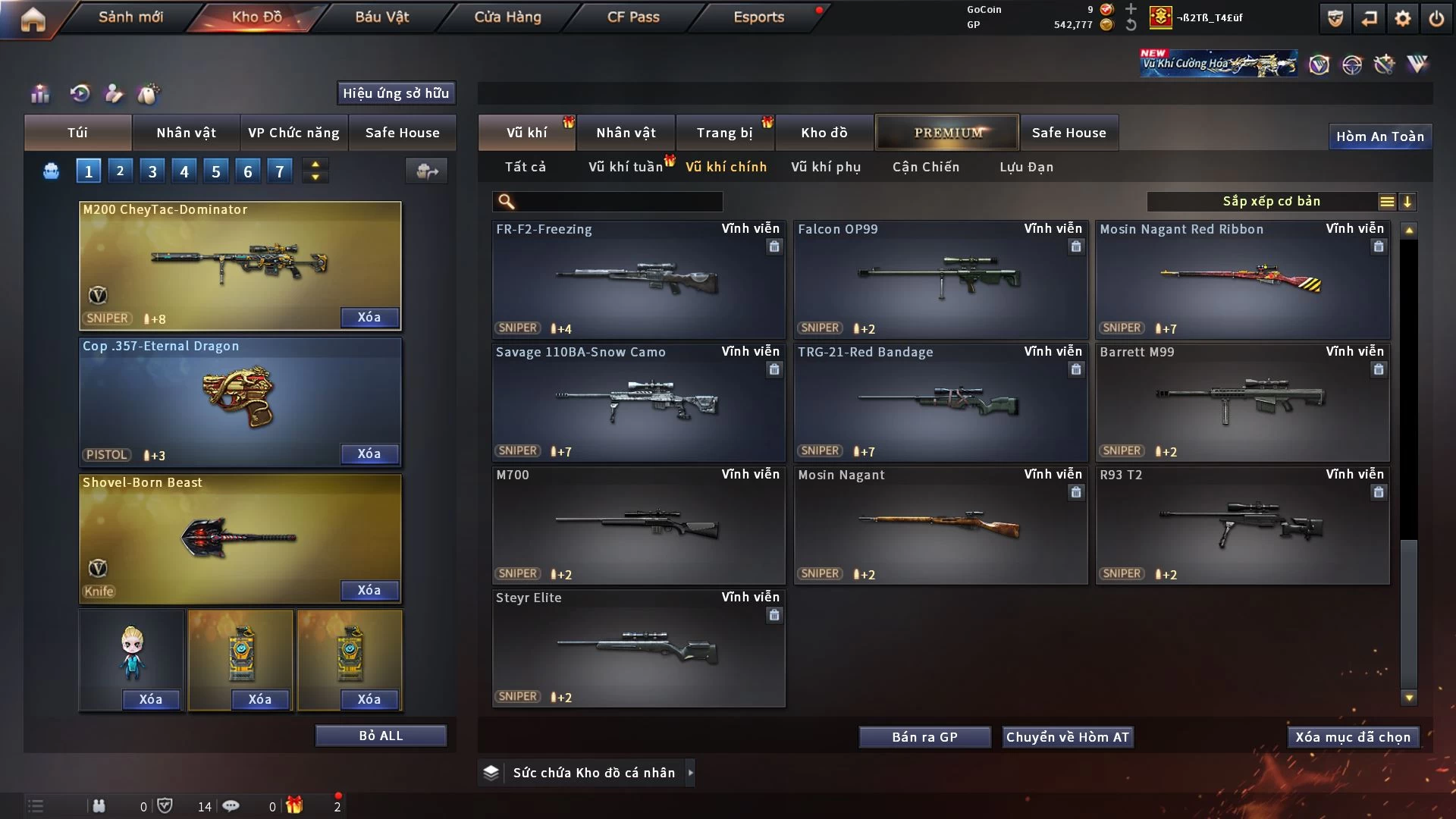Remove the M200 CheyTac-Dominator with Xóa
Viewport: 1456px width, 819px height.
[x=369, y=318]
